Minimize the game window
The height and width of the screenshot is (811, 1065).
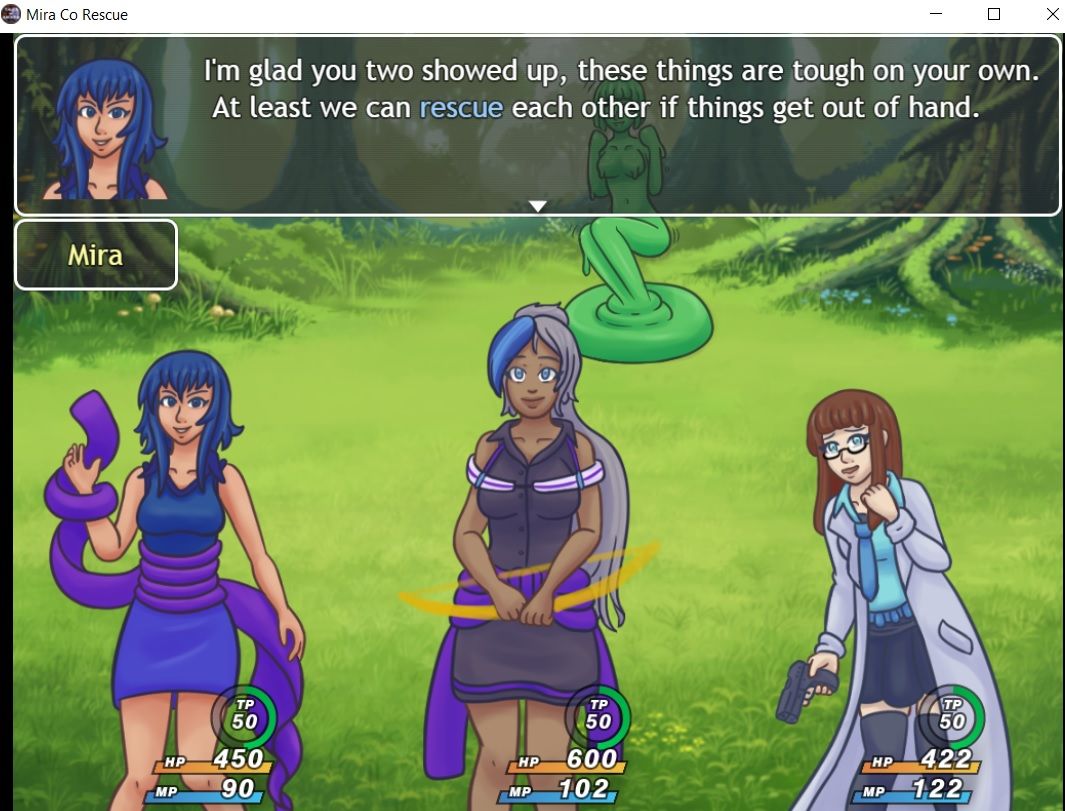pos(936,15)
